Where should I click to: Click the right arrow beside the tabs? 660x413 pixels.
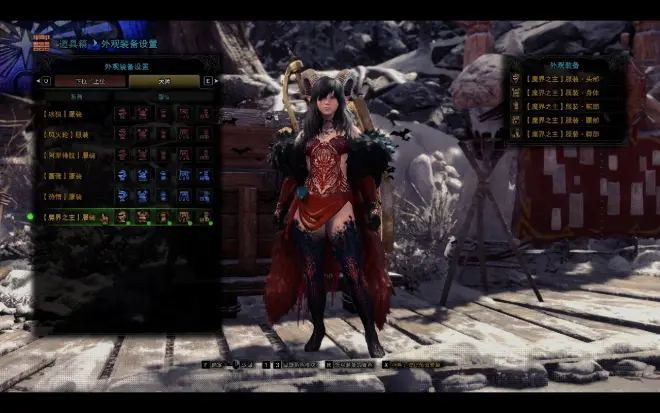coord(208,81)
